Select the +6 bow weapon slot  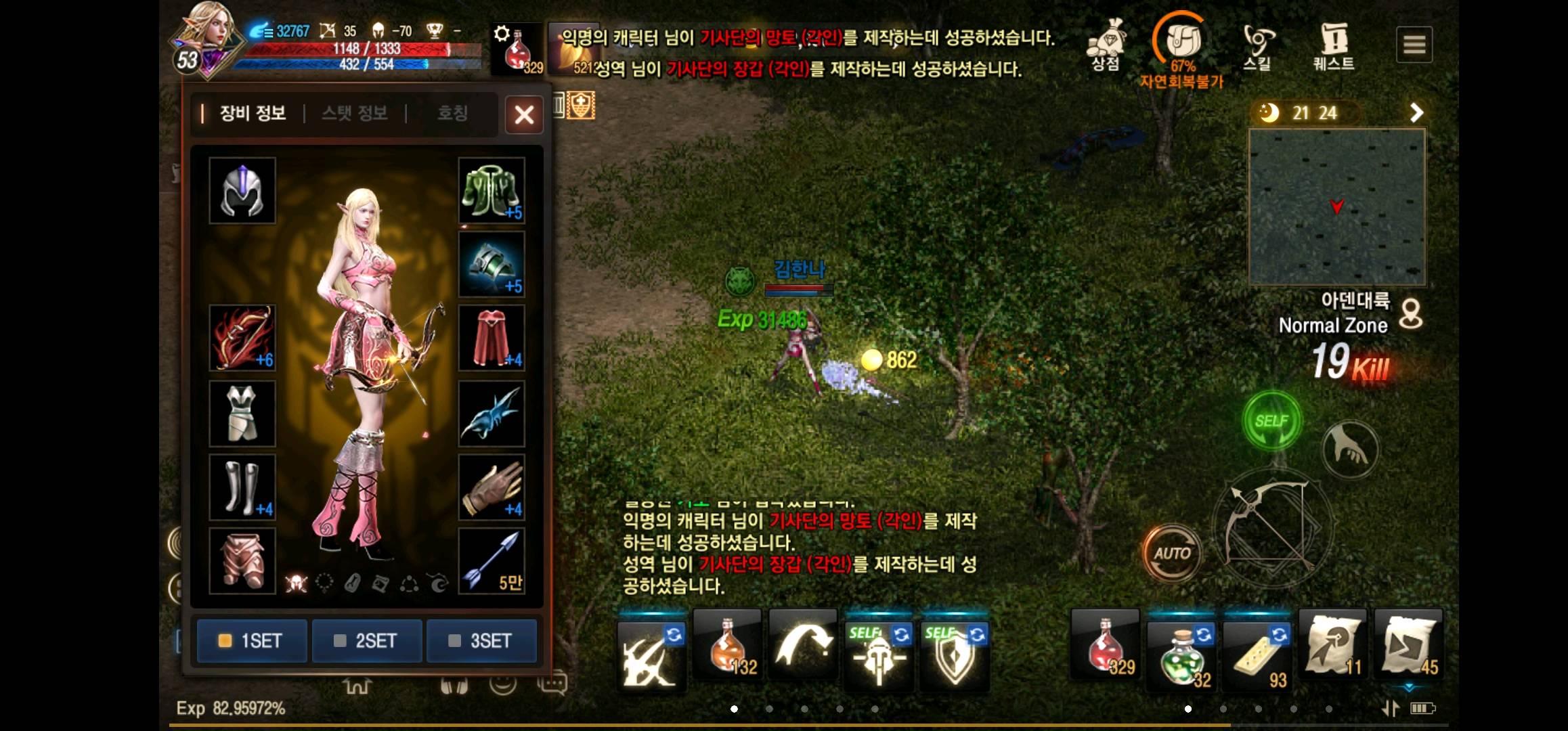pos(242,336)
